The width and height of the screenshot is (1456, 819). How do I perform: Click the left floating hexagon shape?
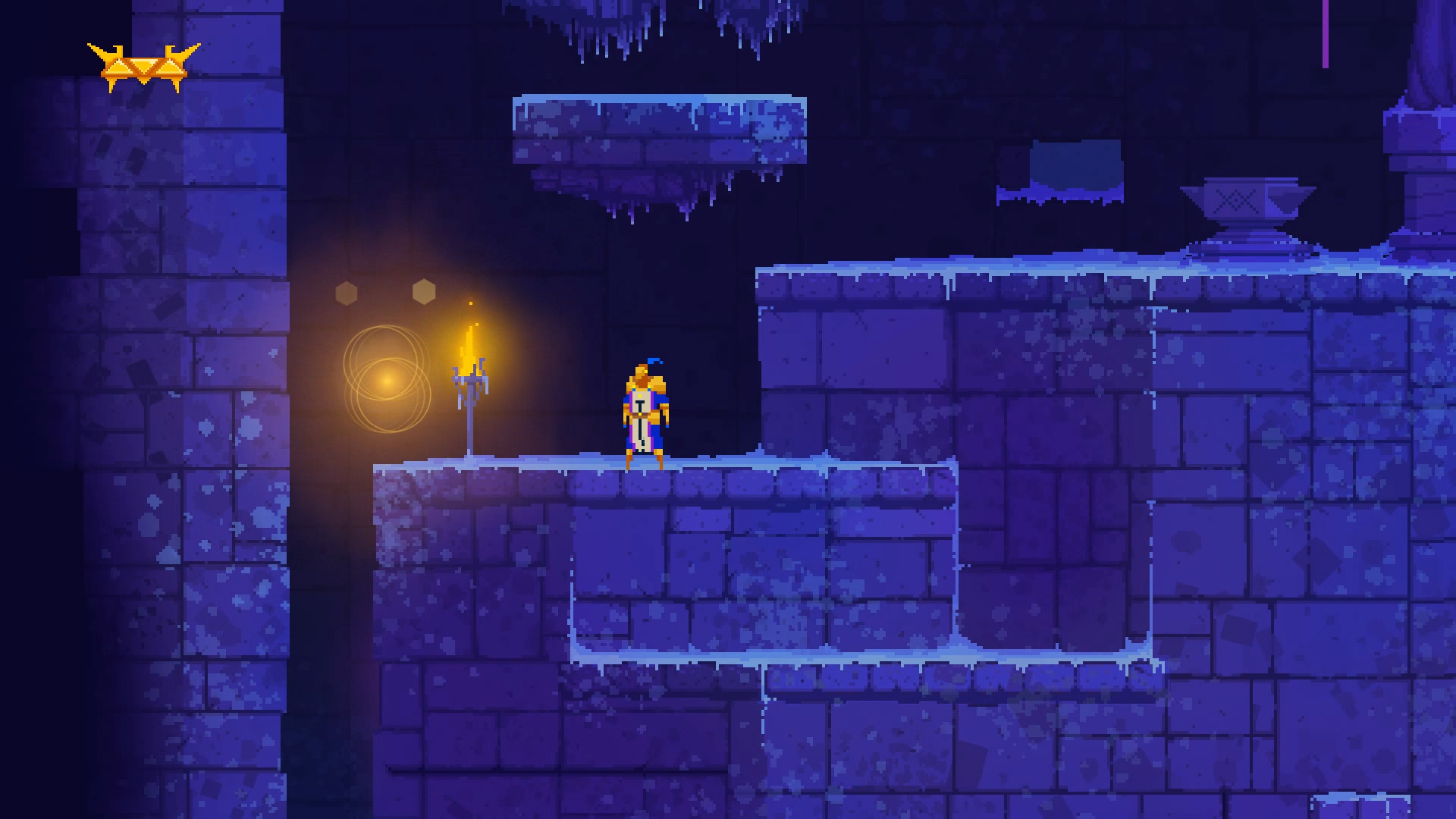point(347,290)
